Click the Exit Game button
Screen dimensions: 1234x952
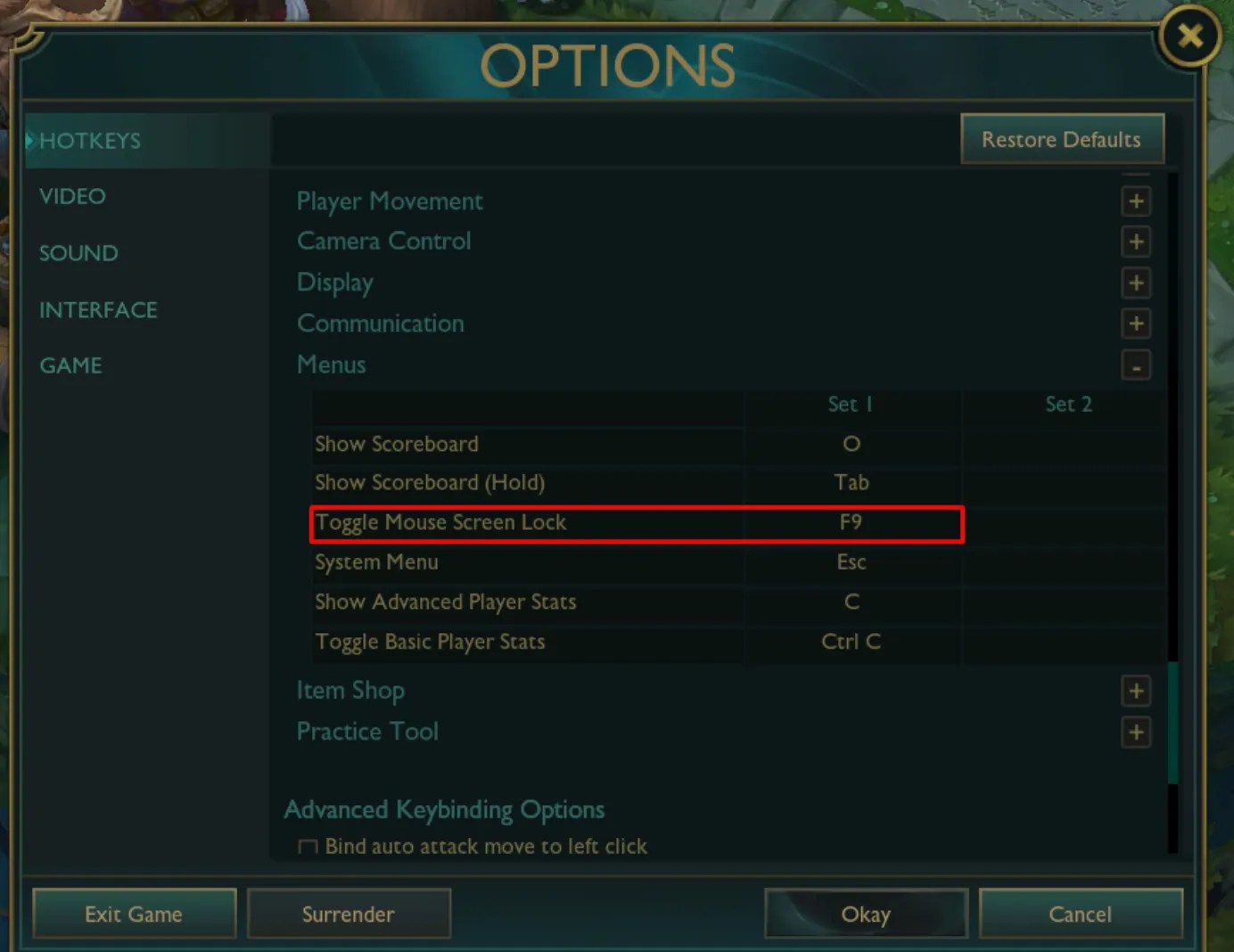[x=134, y=914]
